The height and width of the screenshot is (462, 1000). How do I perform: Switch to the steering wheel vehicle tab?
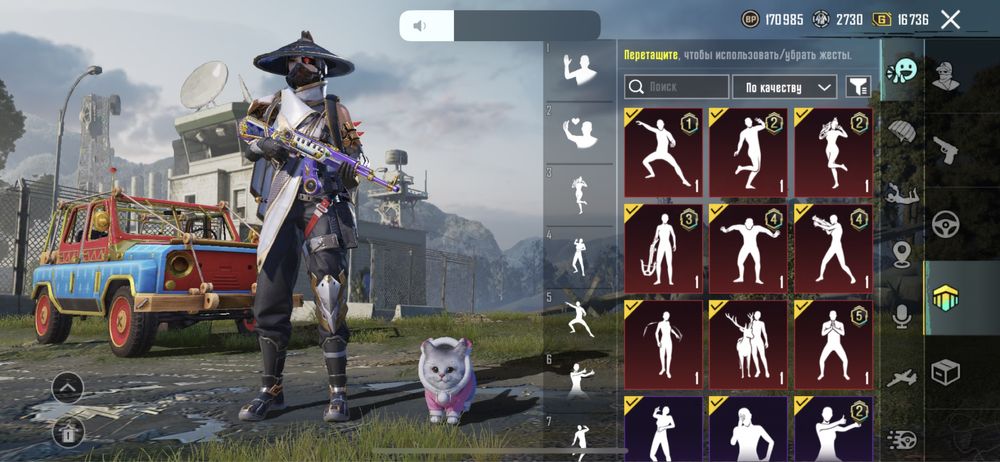point(945,223)
